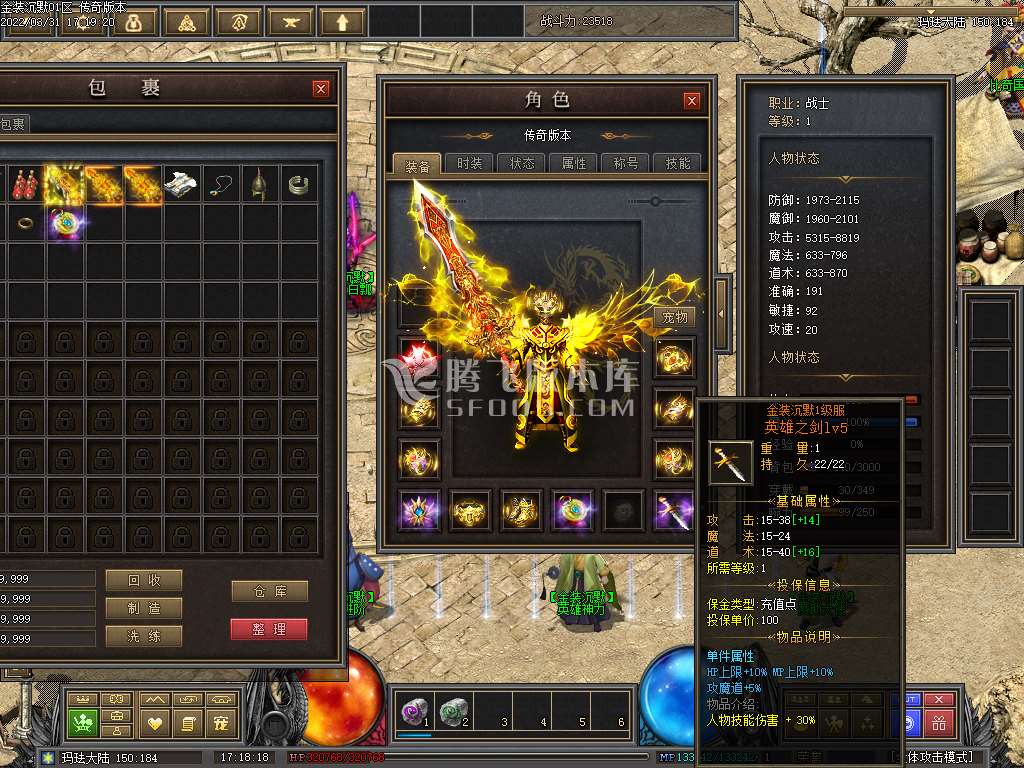The height and width of the screenshot is (768, 1024).
Task: Pick the bronze helmet in the bag
Action: coord(260,184)
